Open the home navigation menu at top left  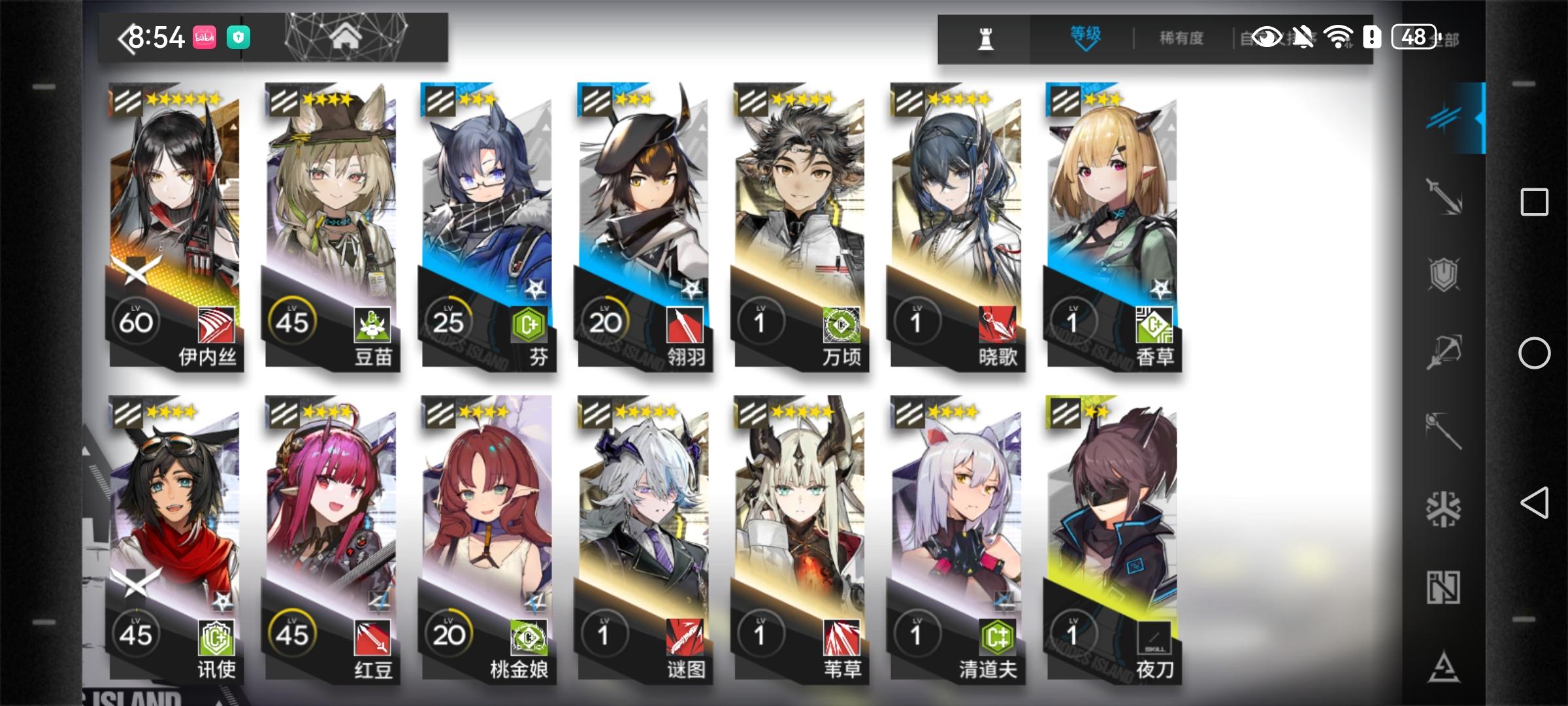point(348,37)
